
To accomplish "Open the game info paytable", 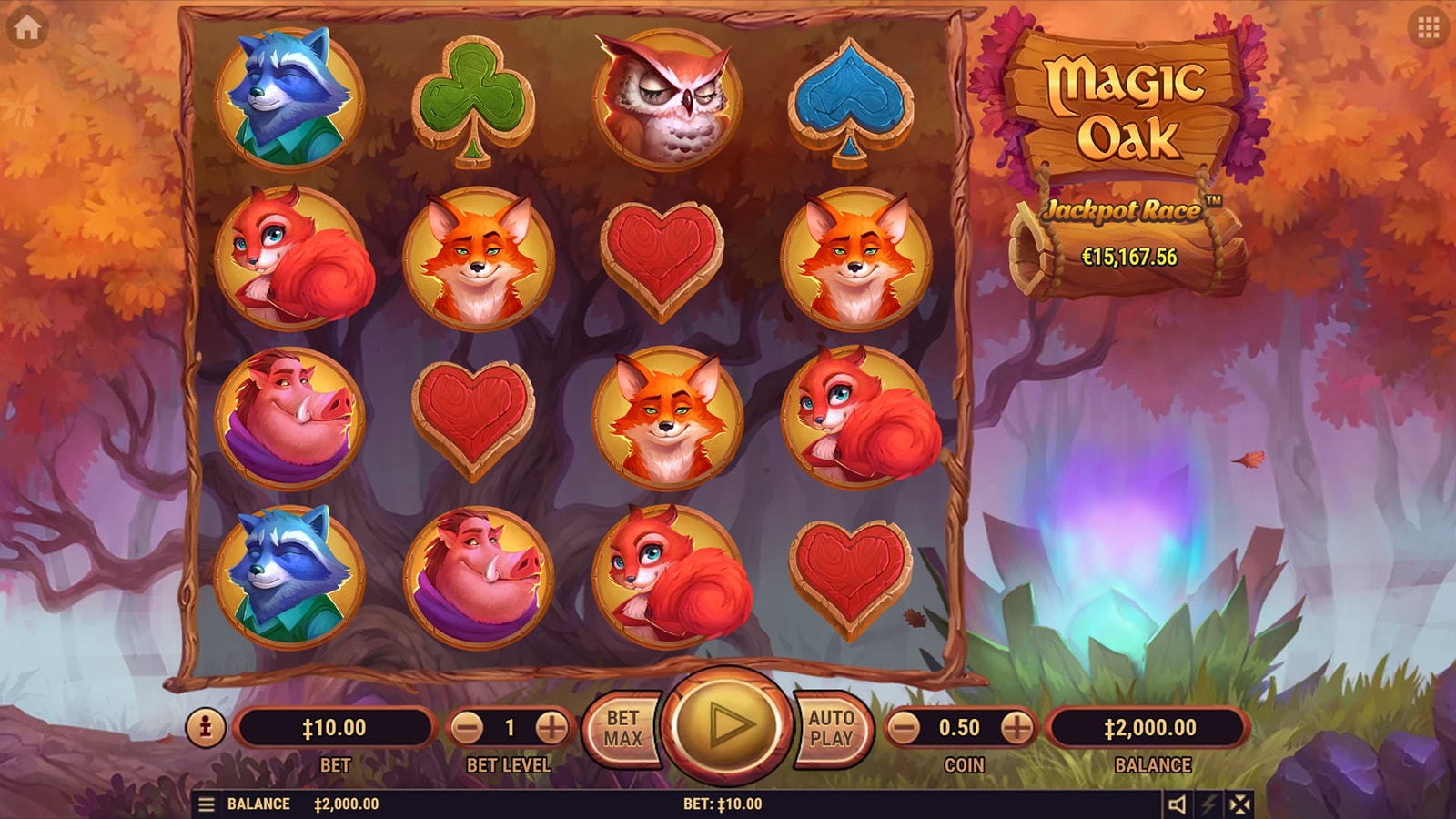I will tap(206, 727).
